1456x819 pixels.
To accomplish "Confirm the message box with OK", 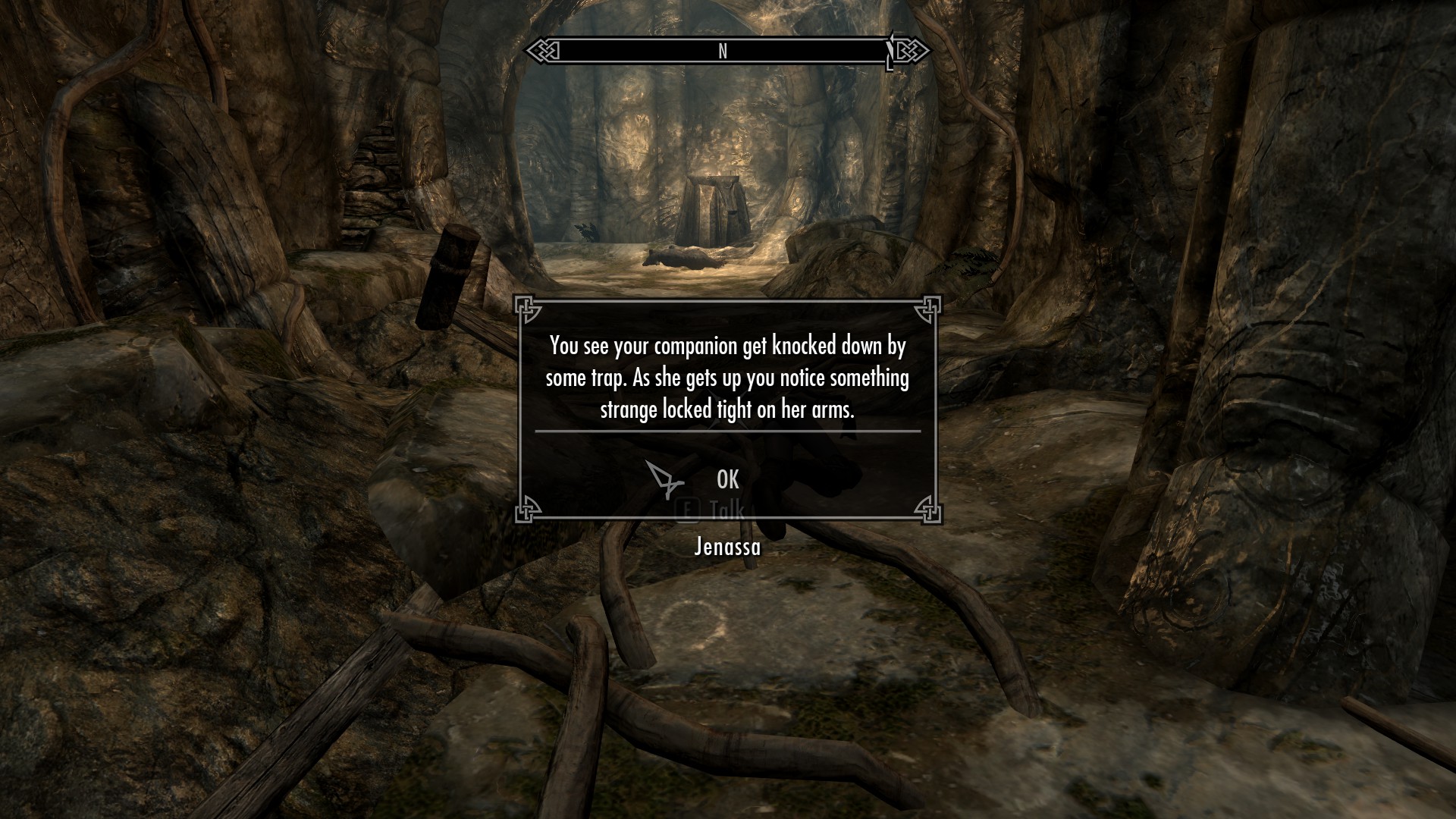I will click(x=727, y=479).
